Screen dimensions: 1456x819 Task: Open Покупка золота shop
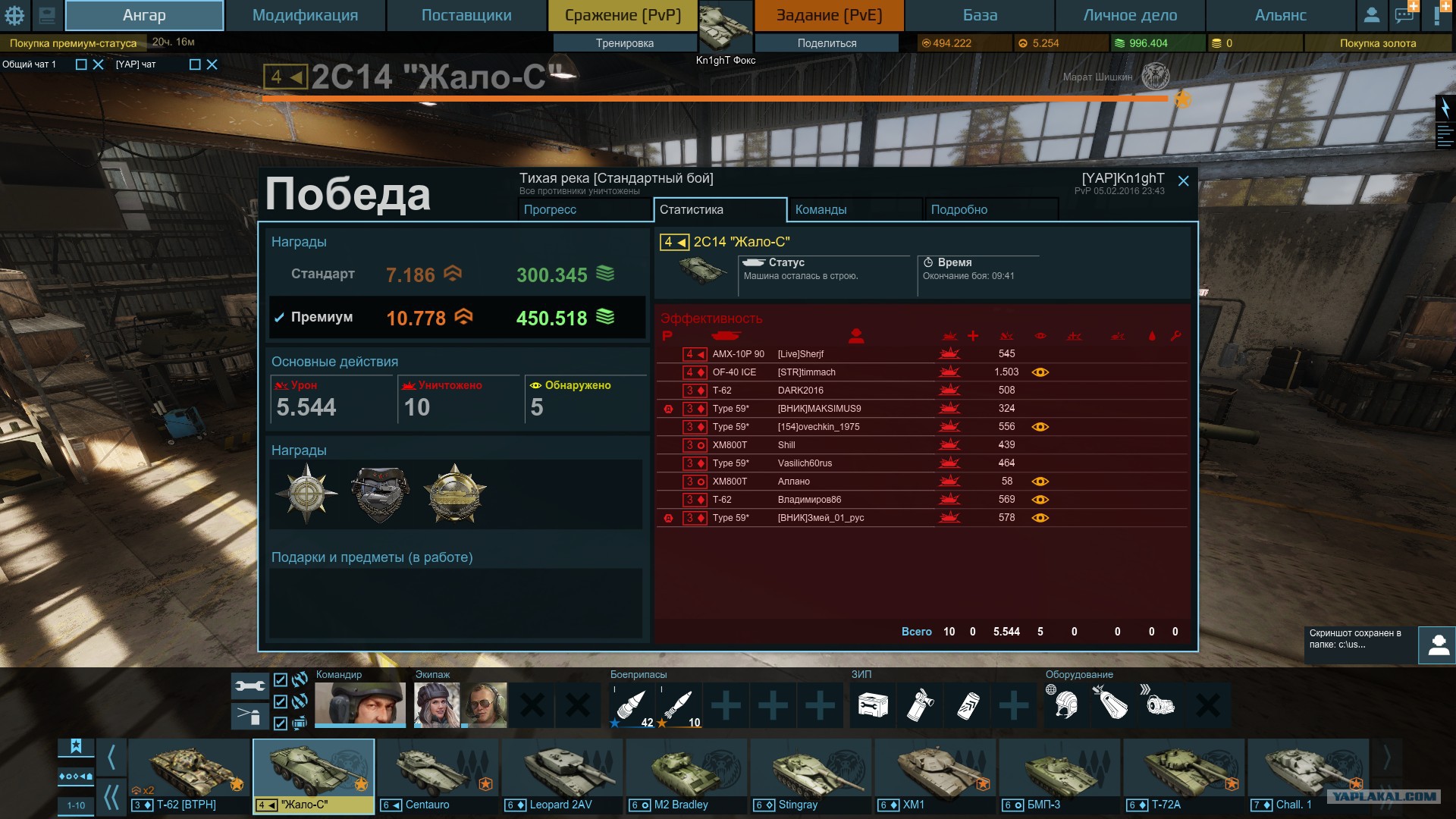(1377, 43)
